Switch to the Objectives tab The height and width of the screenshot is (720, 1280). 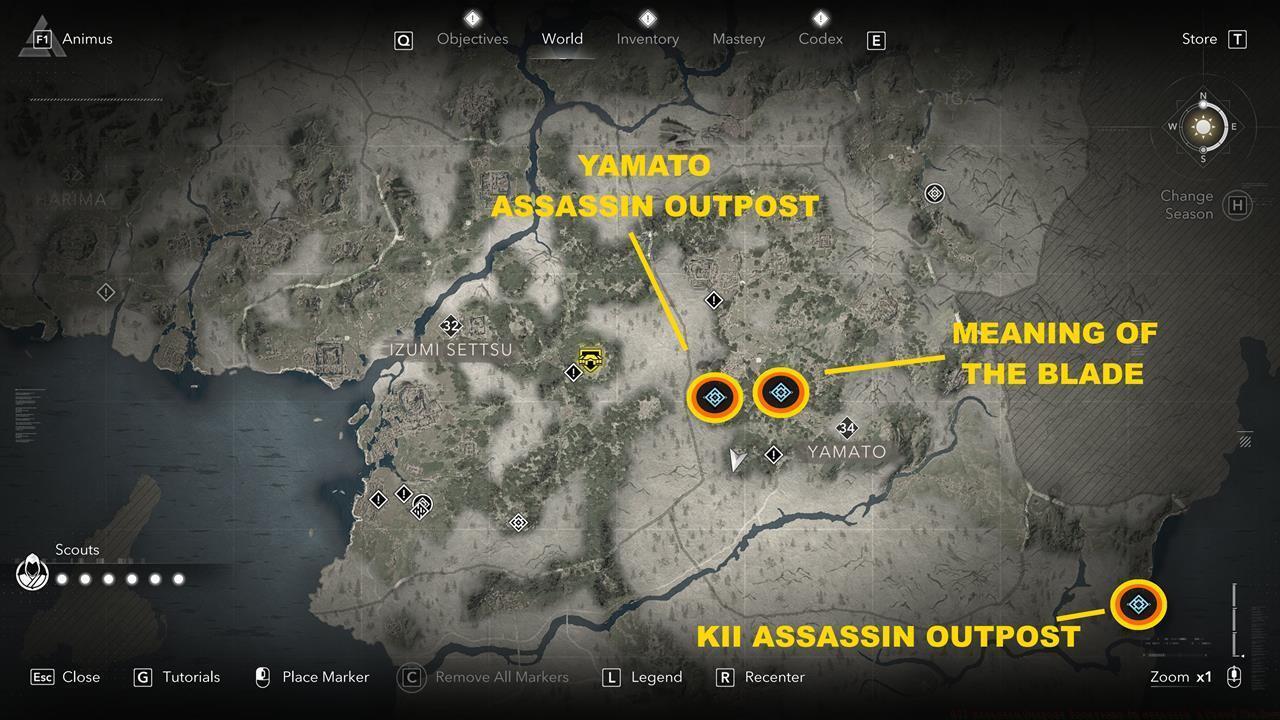coord(472,39)
